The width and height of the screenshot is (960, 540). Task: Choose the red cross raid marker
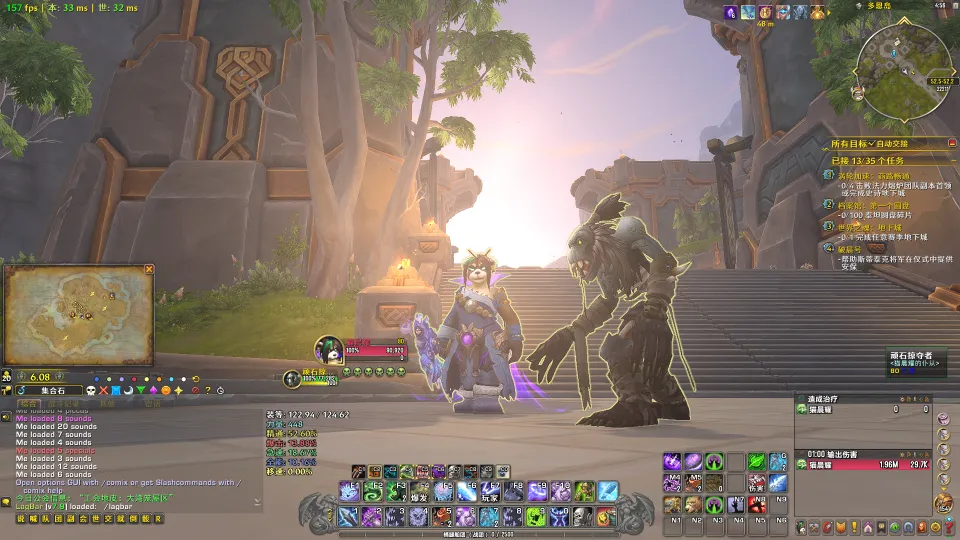pos(103,390)
